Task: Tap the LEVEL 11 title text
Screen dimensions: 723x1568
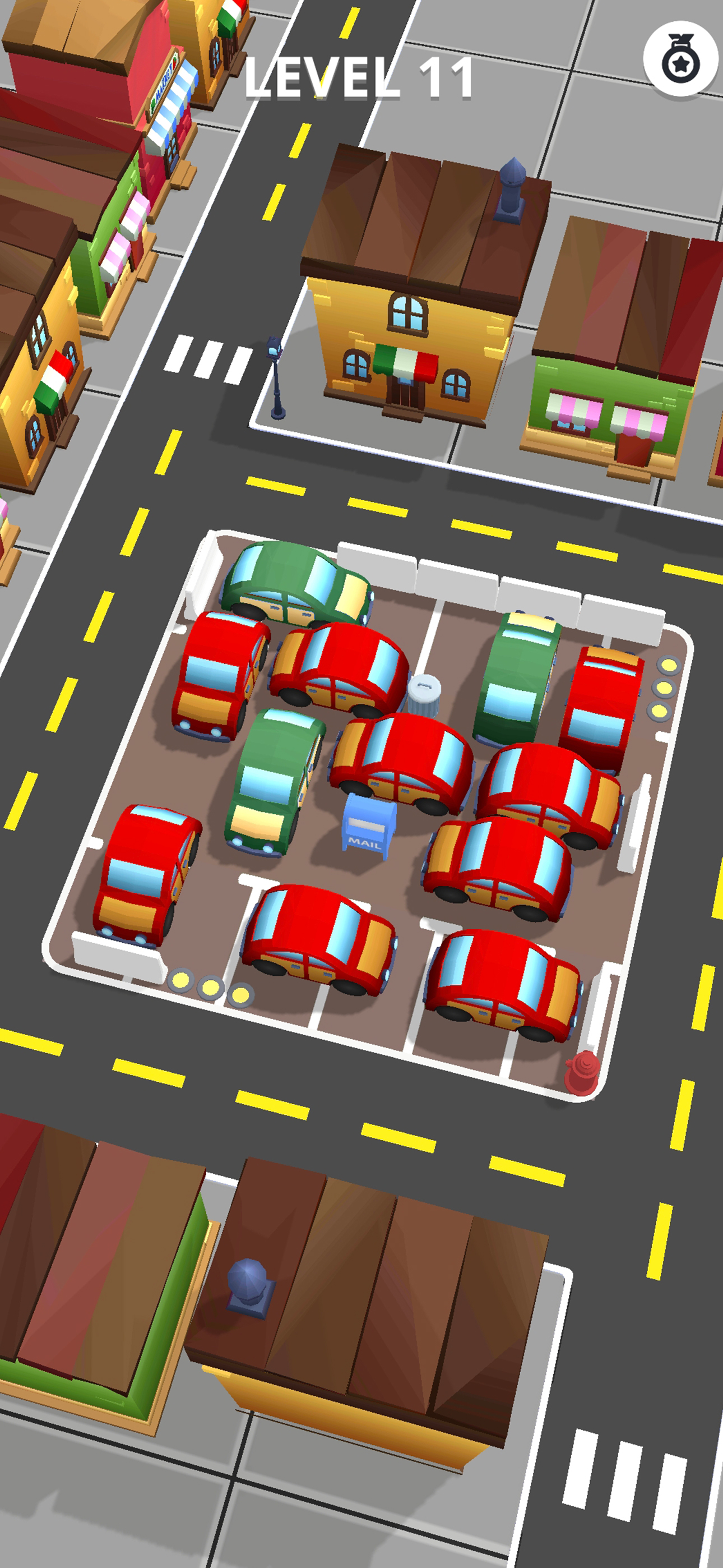Action: (359, 76)
